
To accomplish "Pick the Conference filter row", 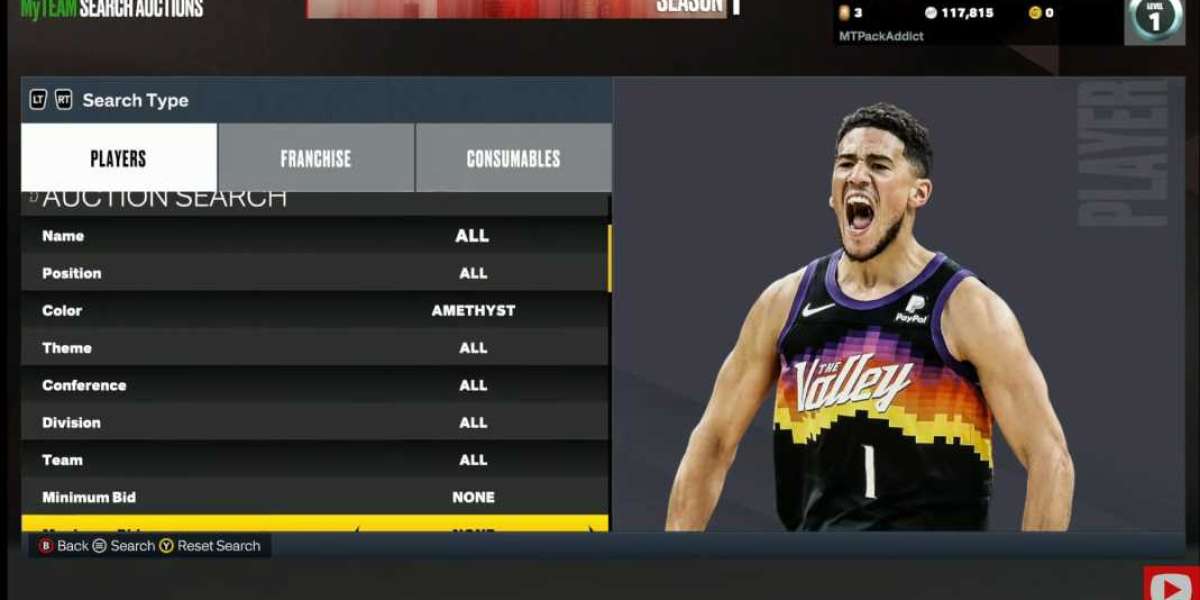I will click(314, 385).
